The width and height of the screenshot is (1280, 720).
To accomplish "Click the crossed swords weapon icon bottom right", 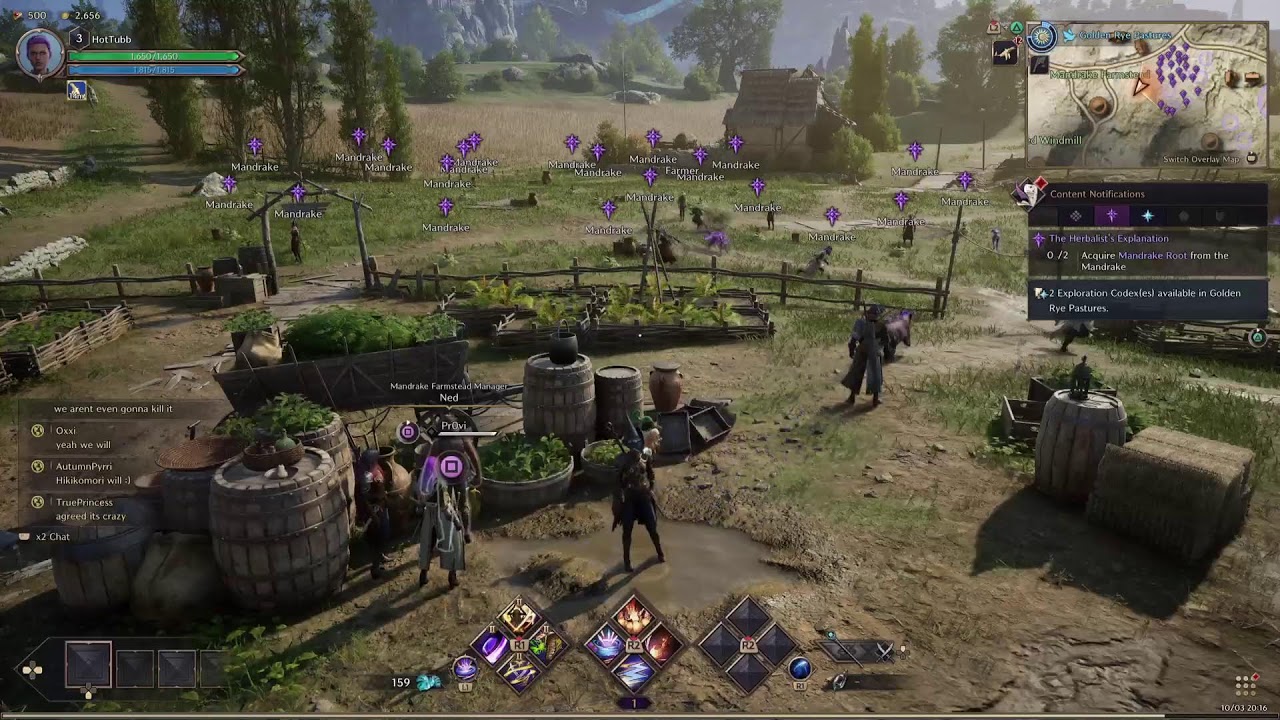I will click(886, 652).
